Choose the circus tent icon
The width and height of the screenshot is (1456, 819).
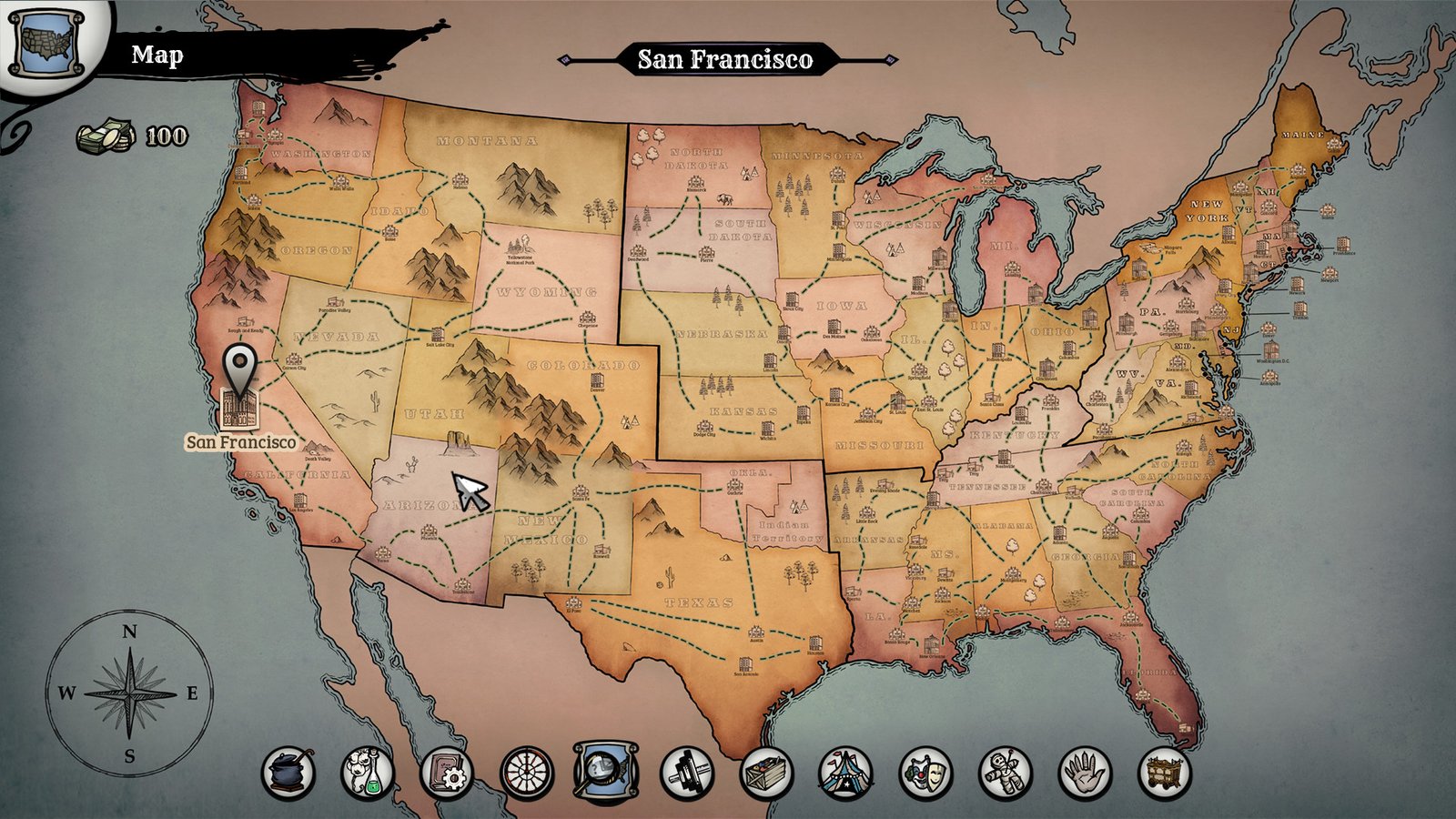[x=846, y=773]
